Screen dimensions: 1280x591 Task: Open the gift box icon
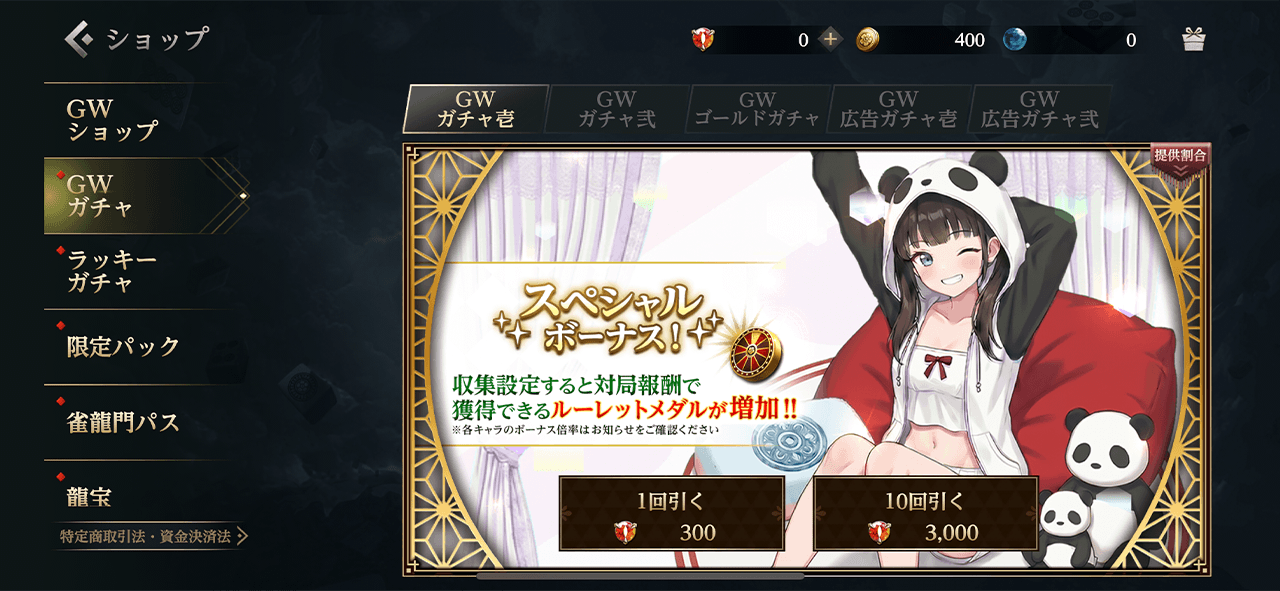1194,40
